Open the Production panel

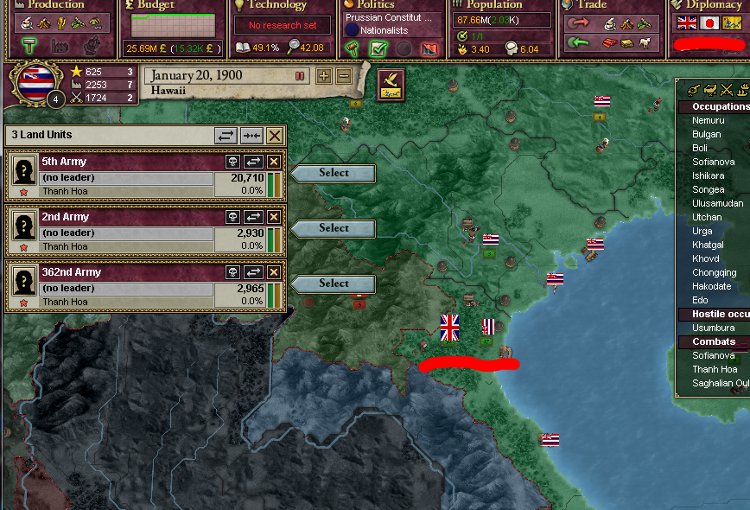pyautogui.click(x=57, y=6)
